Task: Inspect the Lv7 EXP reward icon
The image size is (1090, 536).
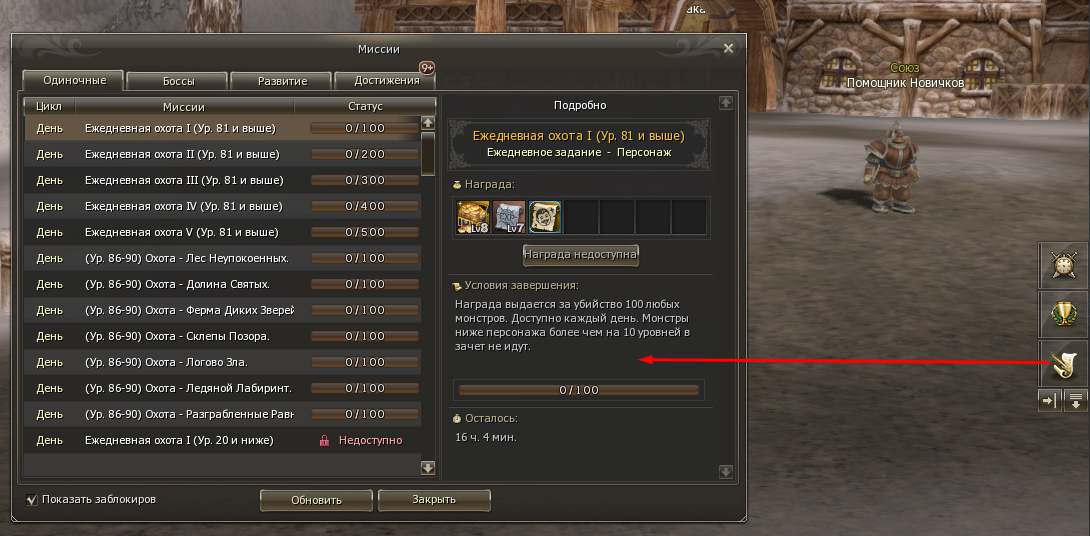Action: pos(508,216)
